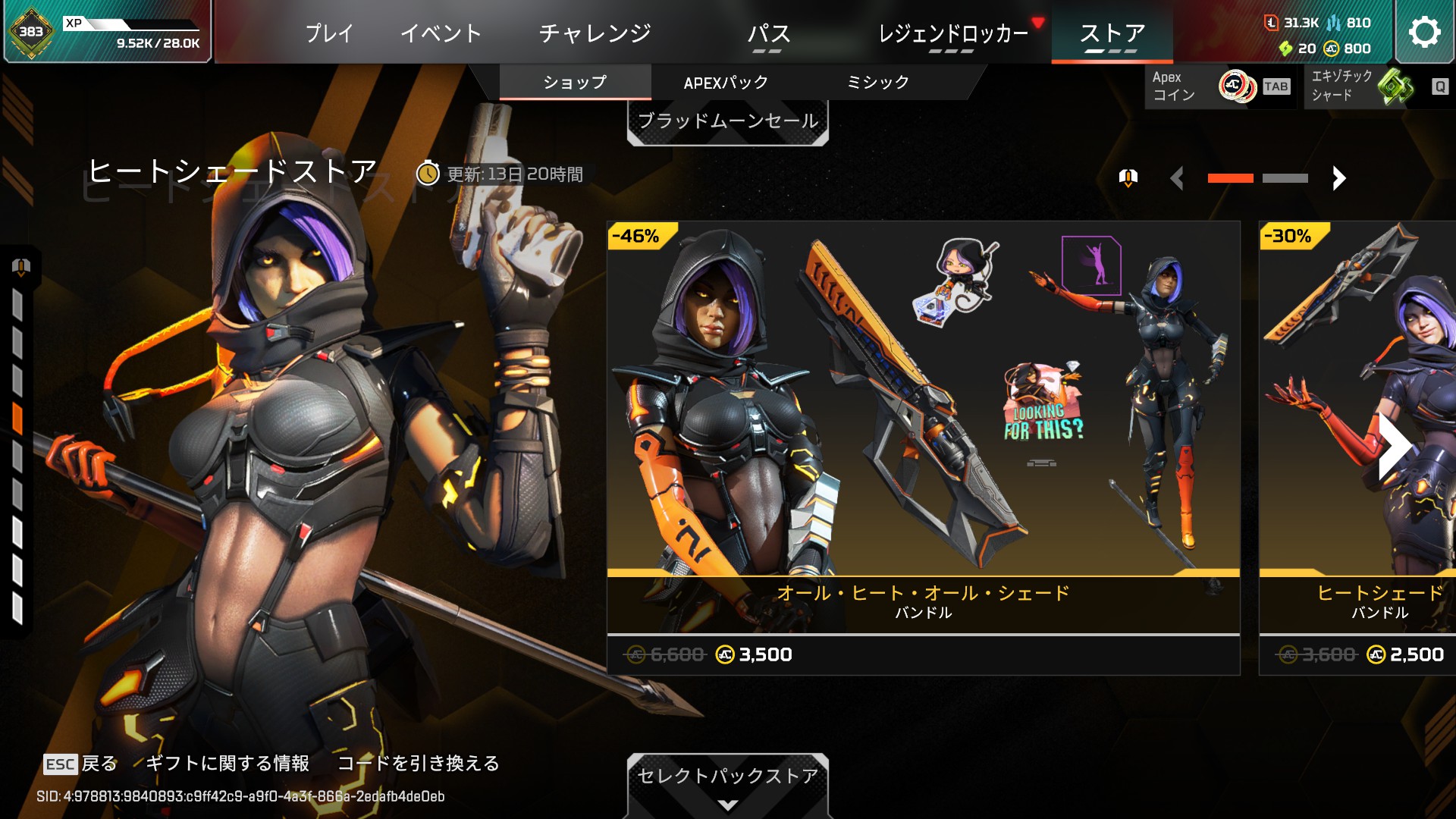Go to previous store page arrow
Screen dimensions: 1456x819
[x=1177, y=178]
